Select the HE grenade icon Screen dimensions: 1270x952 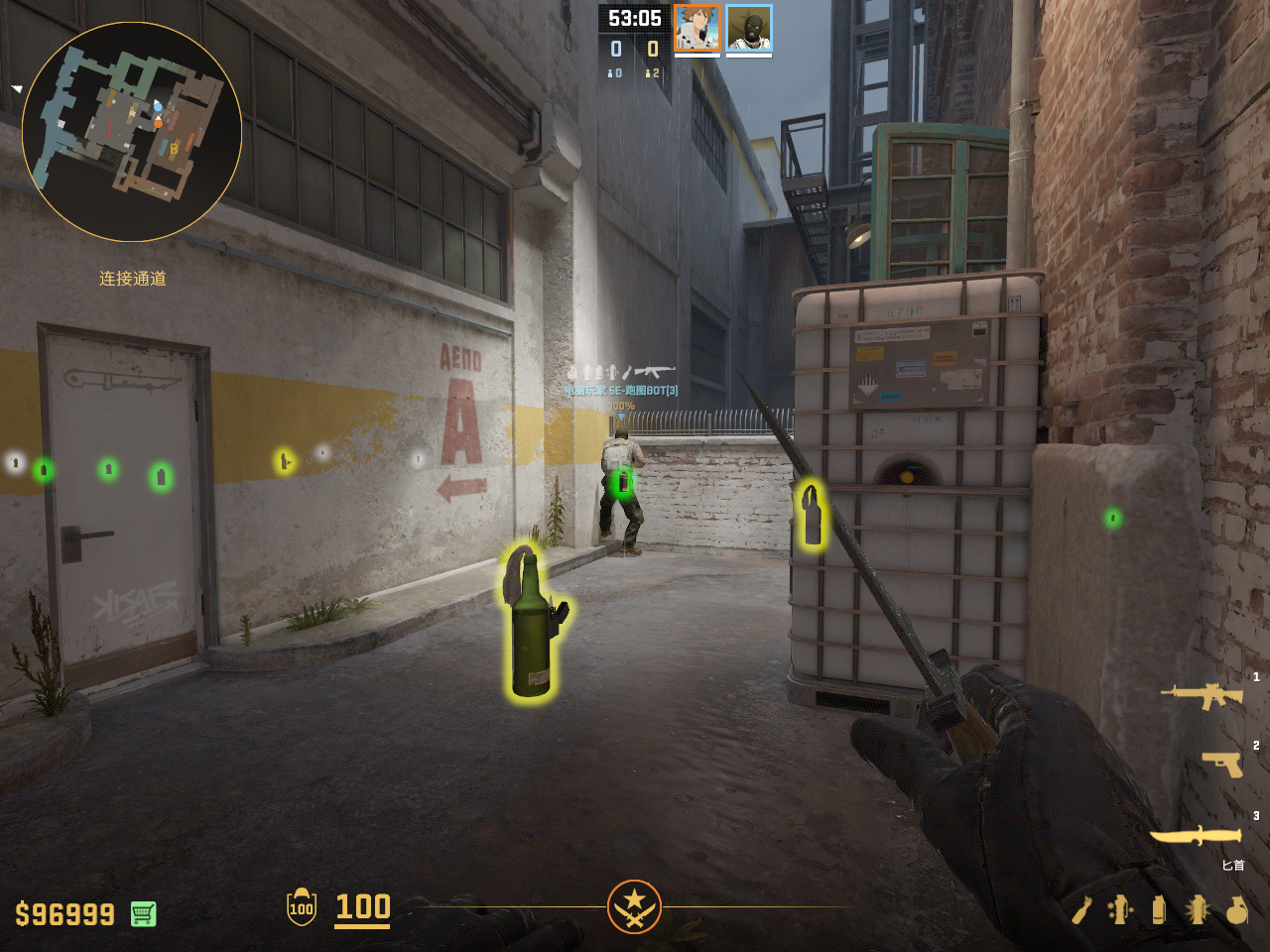coord(1236,909)
